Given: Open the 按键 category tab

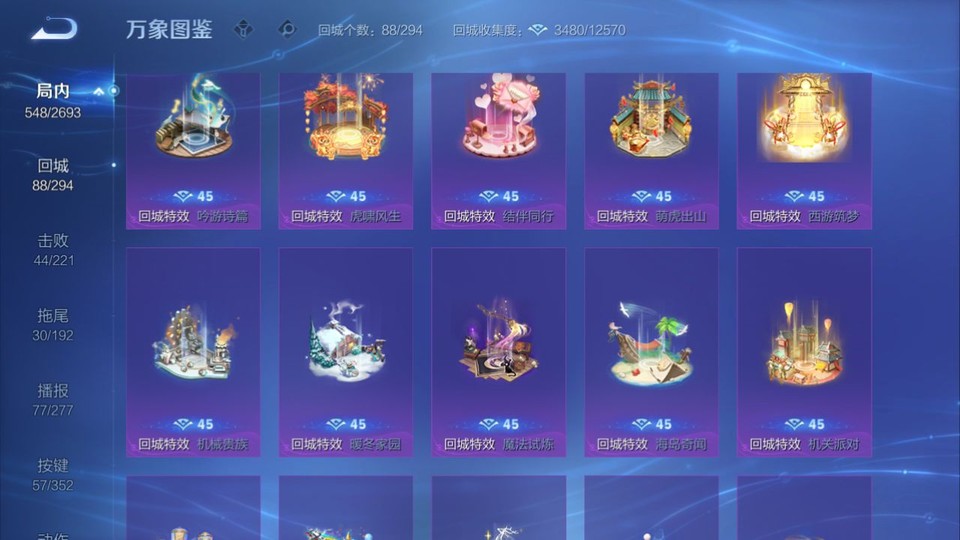Looking at the screenshot, I should [x=53, y=474].
